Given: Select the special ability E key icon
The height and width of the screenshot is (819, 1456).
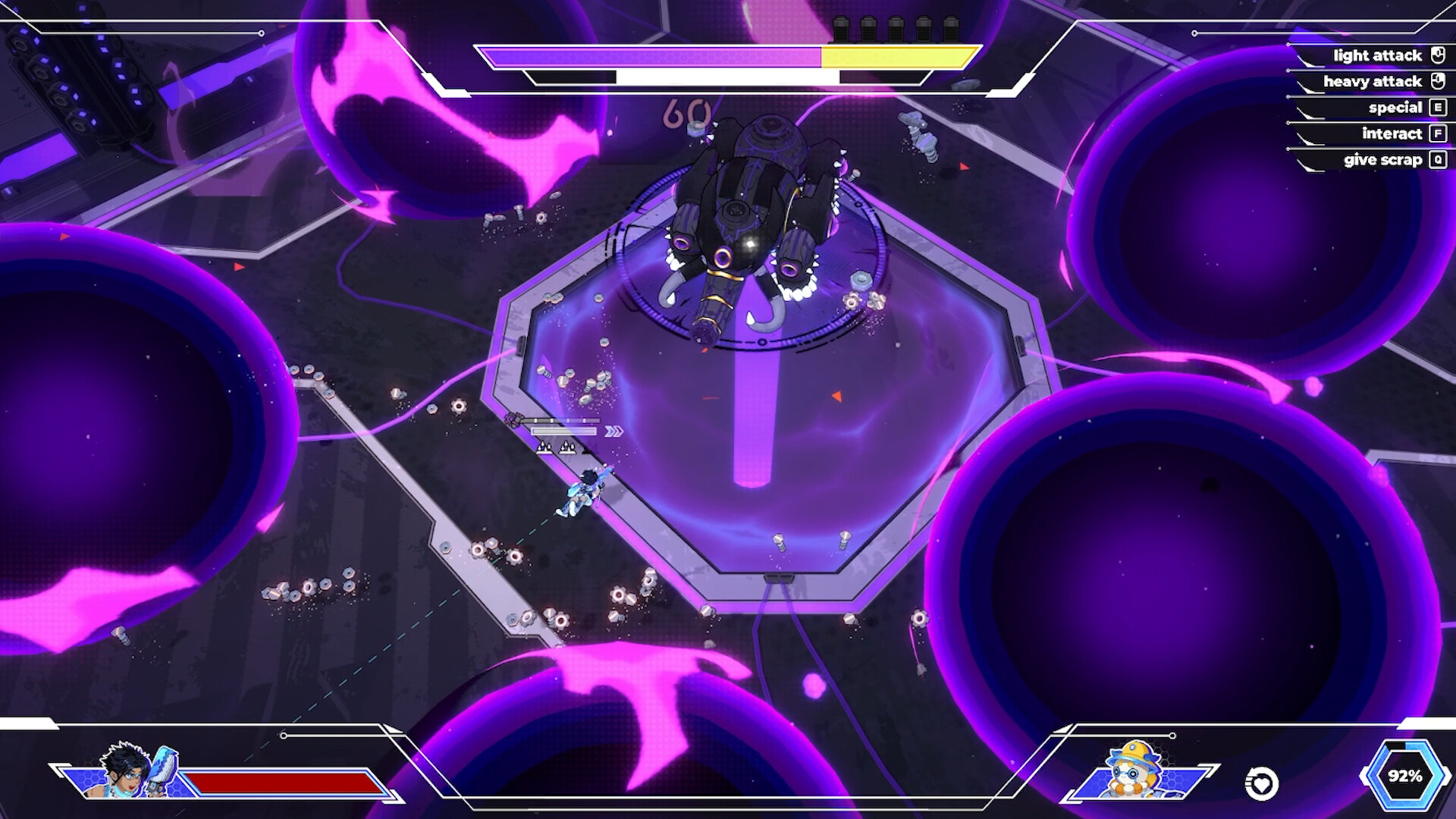Looking at the screenshot, I should pyautogui.click(x=1438, y=108).
